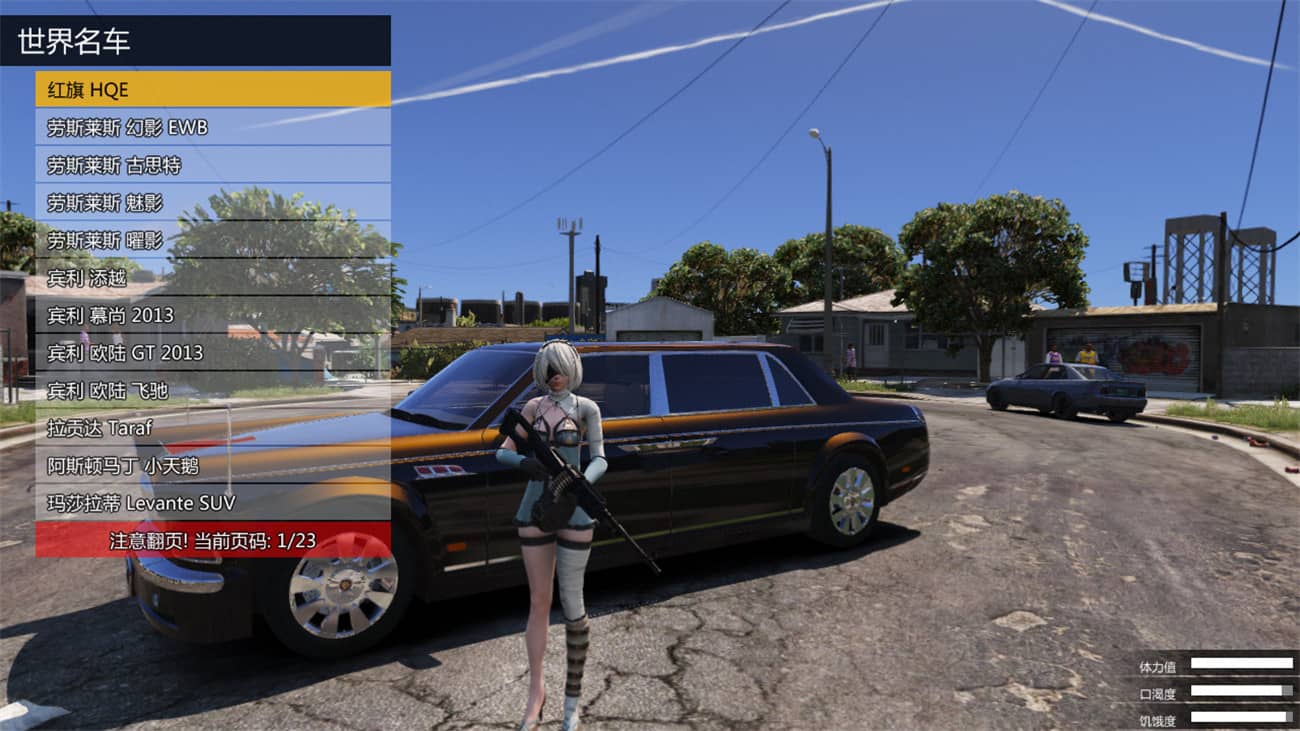Click the highlighted yellow 红旗 HQE row
Screen dimensions: 1300x731
[200, 88]
